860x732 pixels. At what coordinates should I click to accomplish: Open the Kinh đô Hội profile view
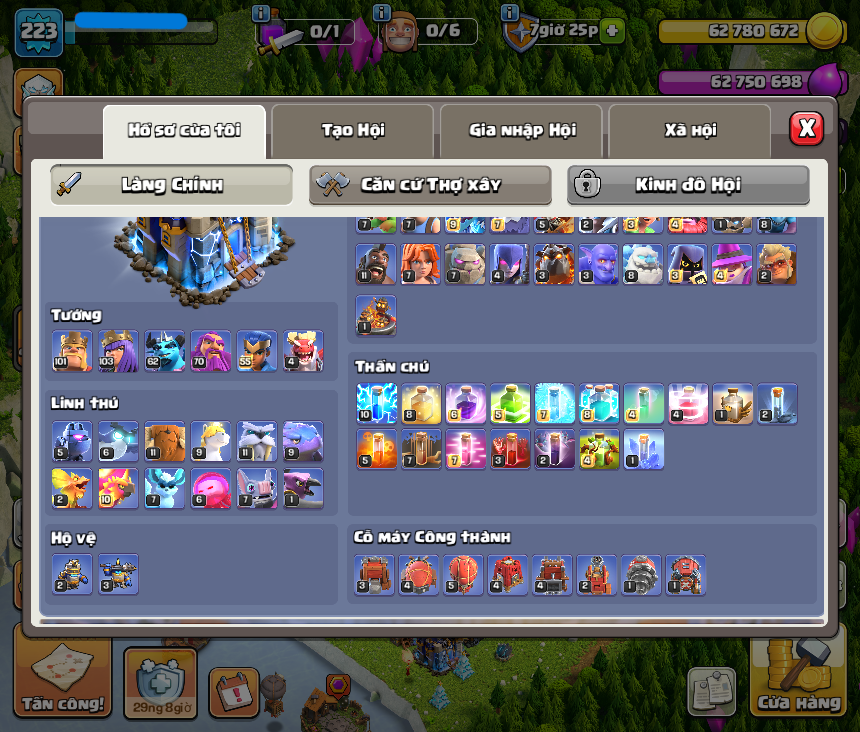688,185
